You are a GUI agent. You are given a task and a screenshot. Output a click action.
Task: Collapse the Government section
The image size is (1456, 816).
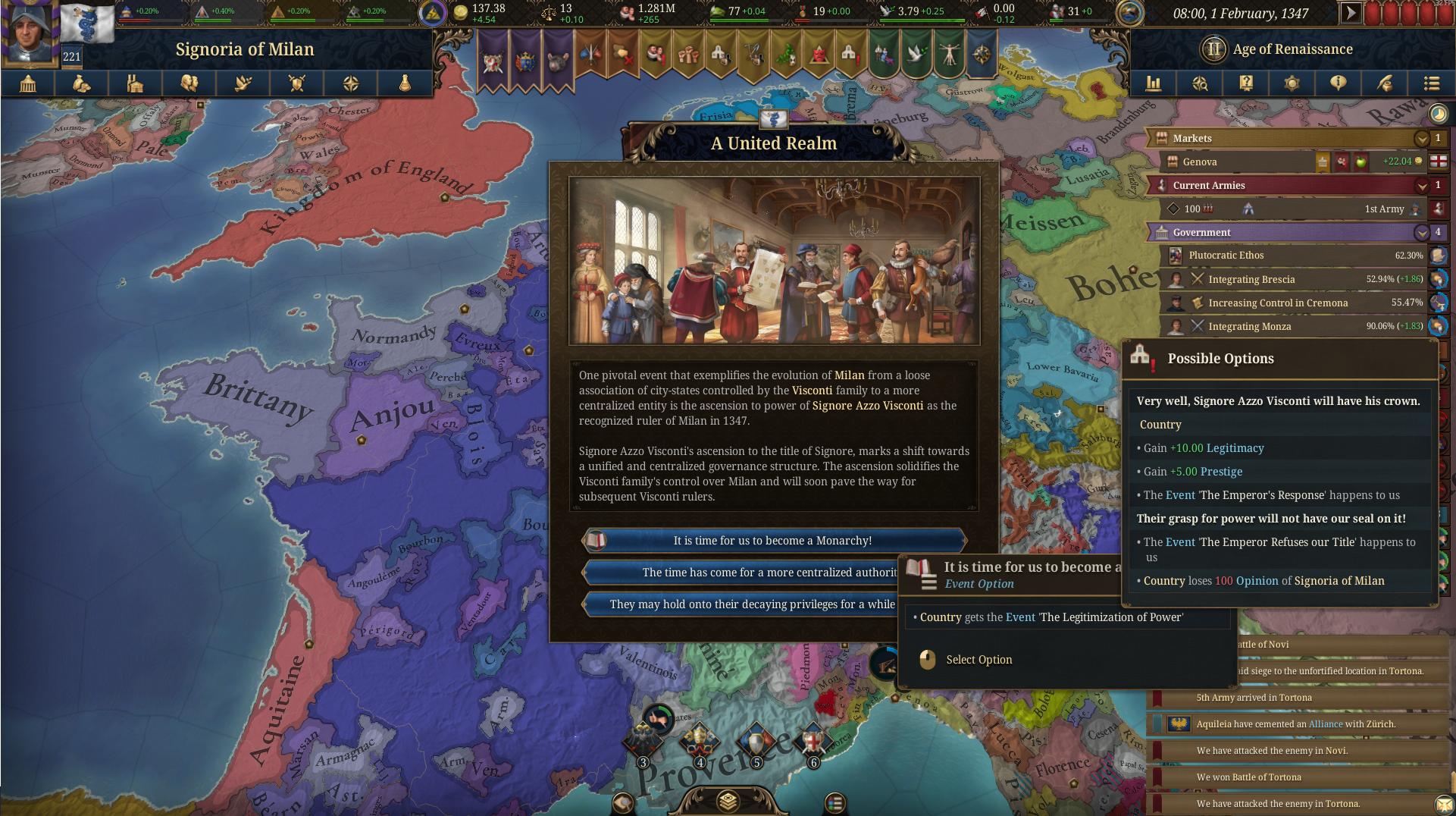1423,232
